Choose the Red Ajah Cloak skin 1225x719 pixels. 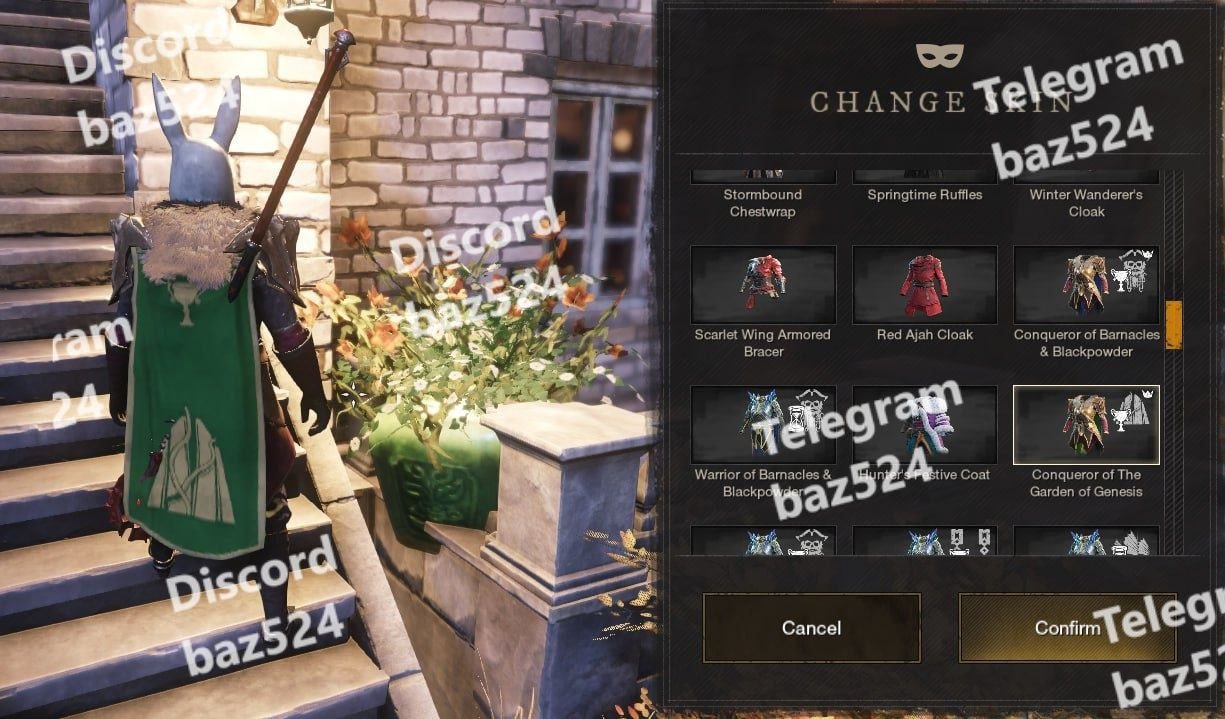[925, 286]
